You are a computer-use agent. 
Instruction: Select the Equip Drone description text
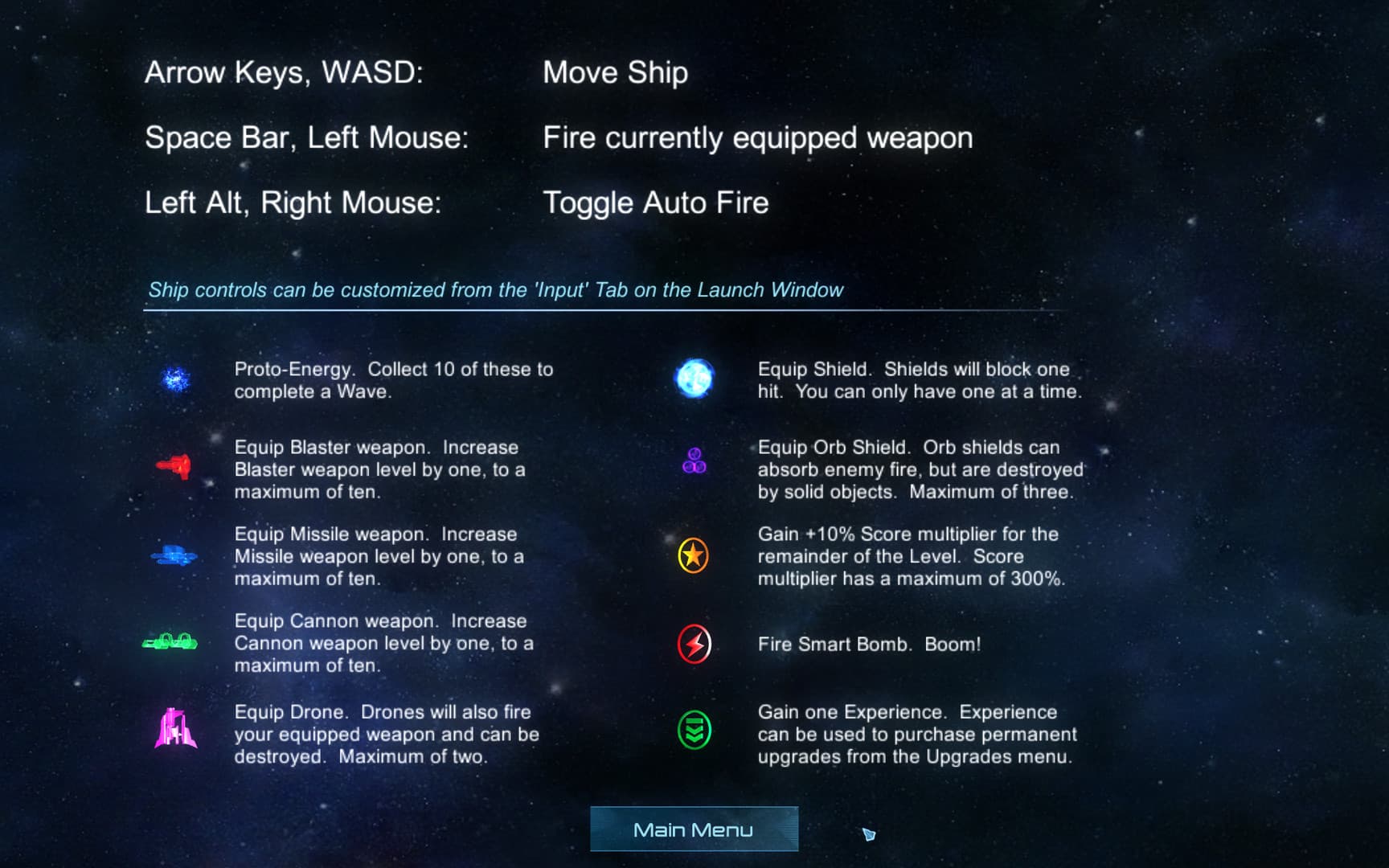[x=384, y=734]
